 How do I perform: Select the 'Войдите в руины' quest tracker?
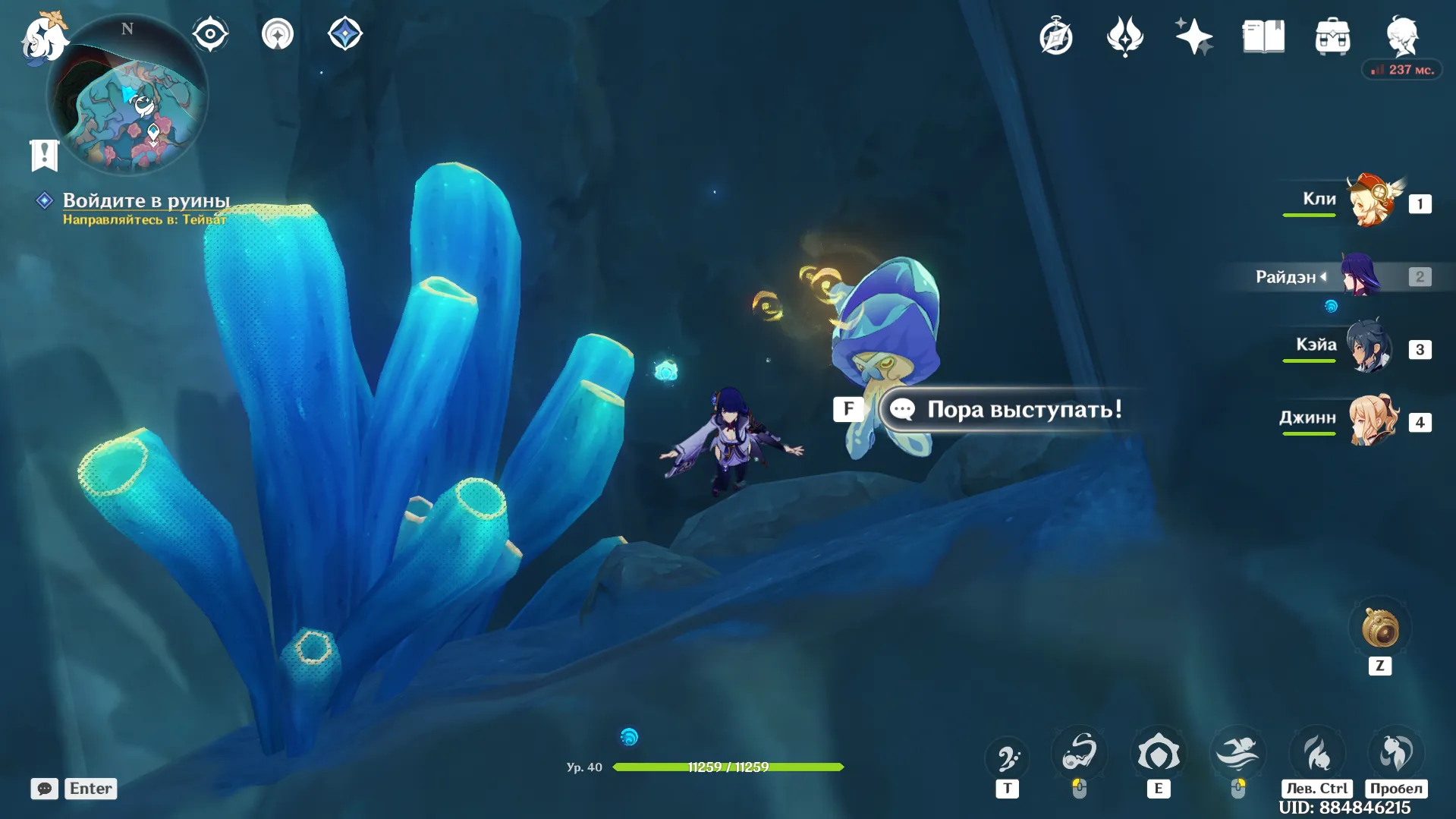click(146, 200)
